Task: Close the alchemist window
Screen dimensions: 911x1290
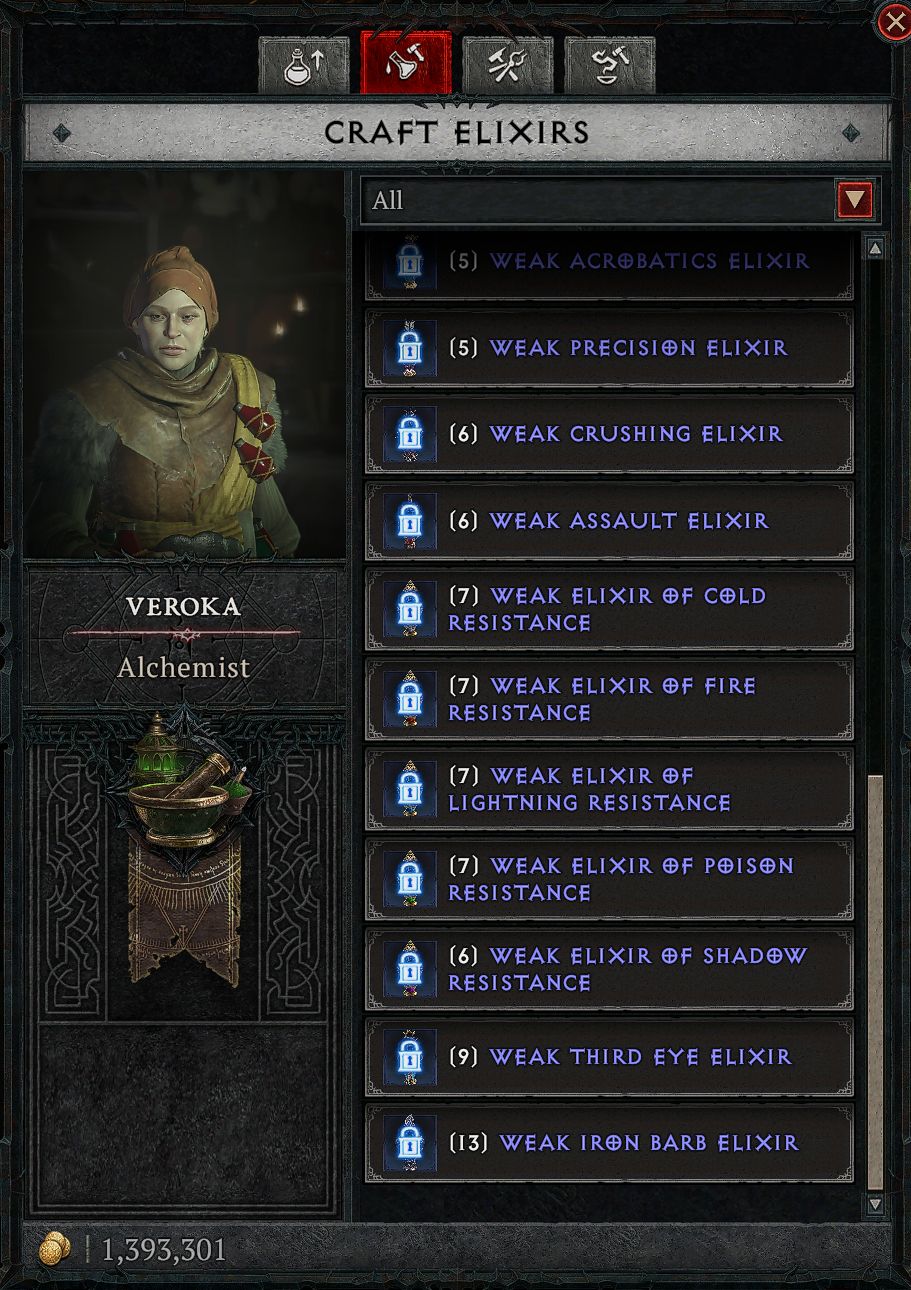Action: pyautogui.click(x=892, y=22)
